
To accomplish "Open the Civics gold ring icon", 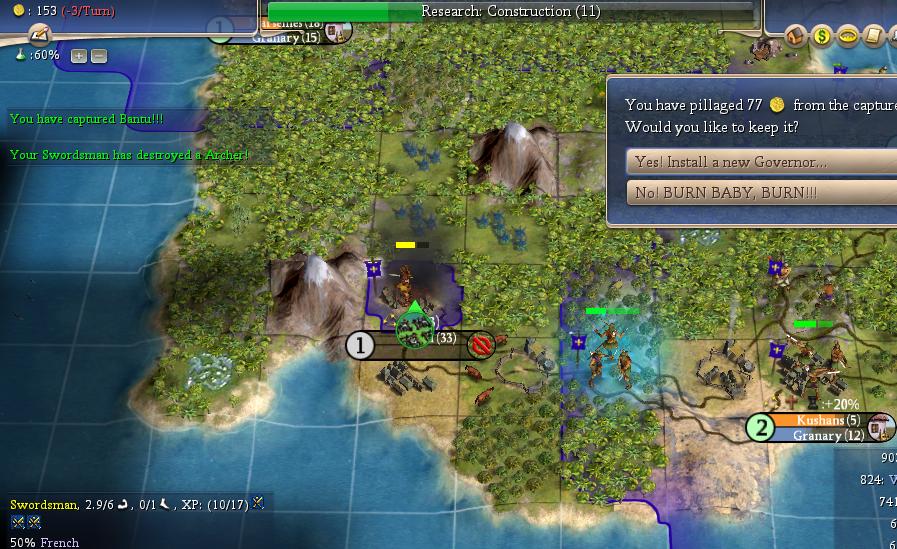I will (848, 37).
